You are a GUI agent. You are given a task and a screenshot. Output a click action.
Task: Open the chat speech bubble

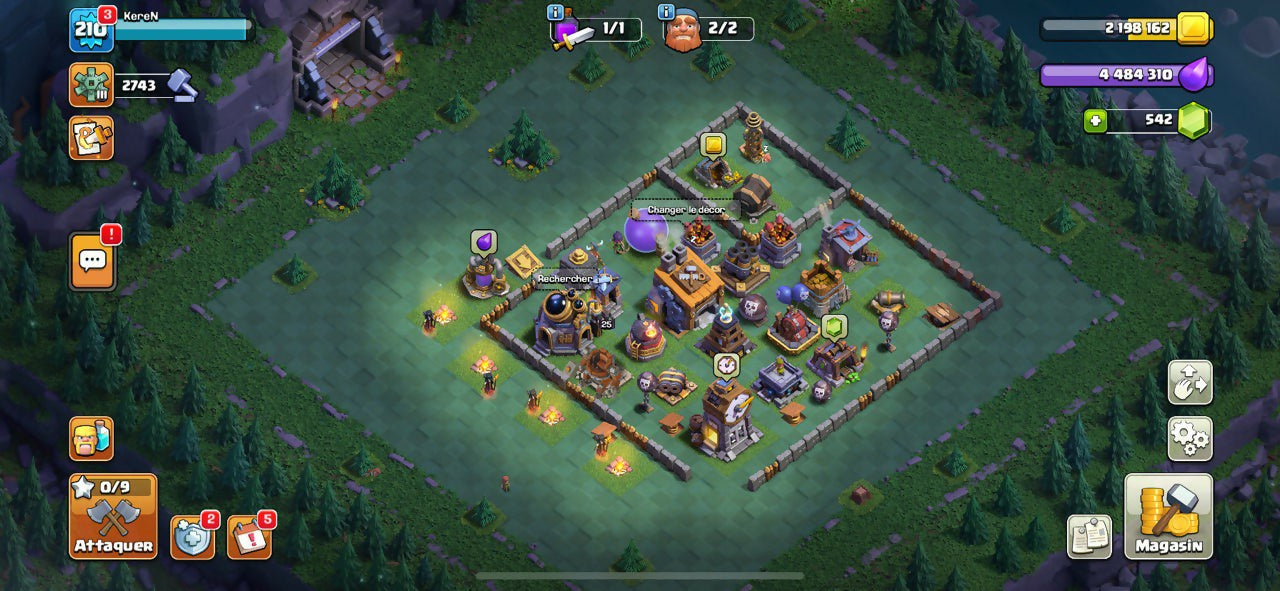(92, 261)
